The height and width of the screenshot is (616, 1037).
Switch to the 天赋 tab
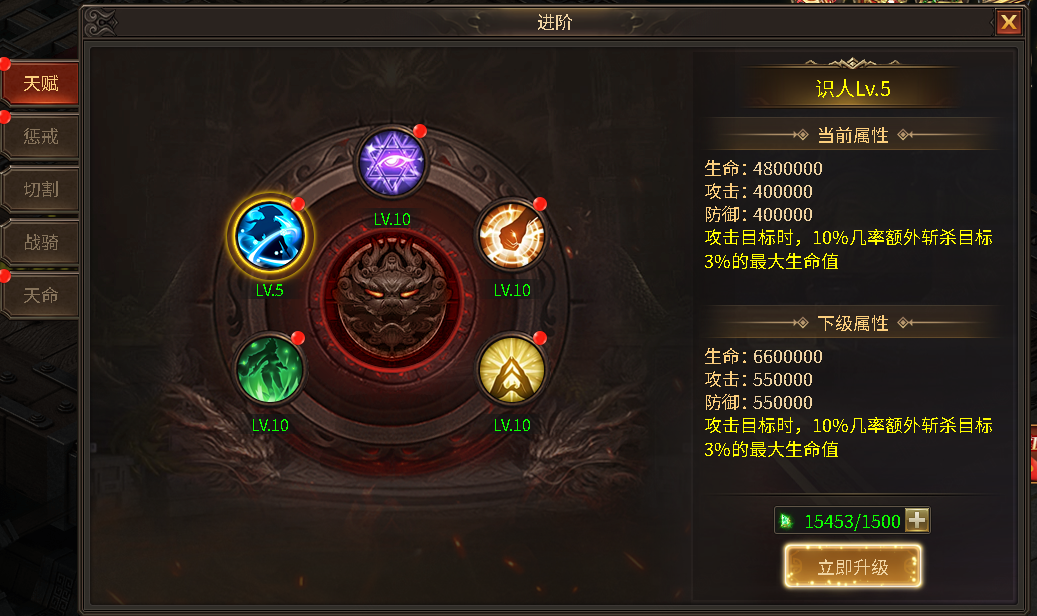[40, 84]
